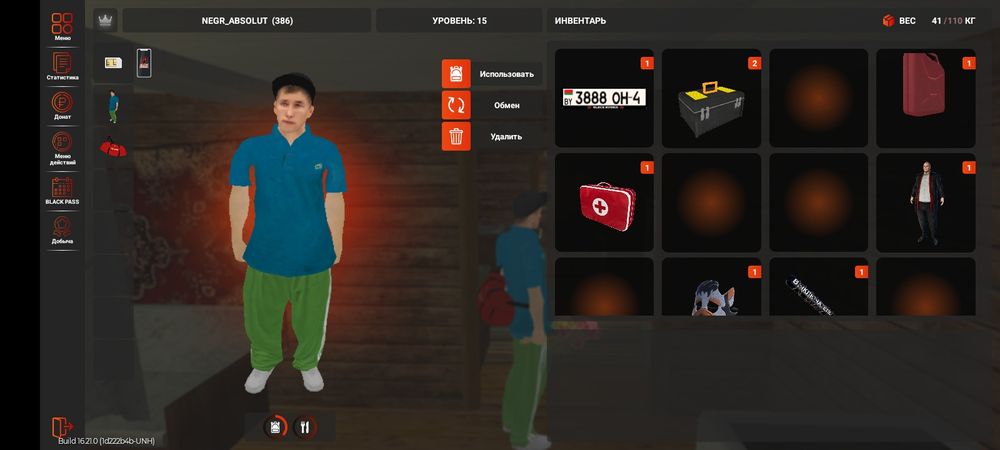Select the animal mask inventory item
This screenshot has height=450, width=1000.
coord(711,290)
